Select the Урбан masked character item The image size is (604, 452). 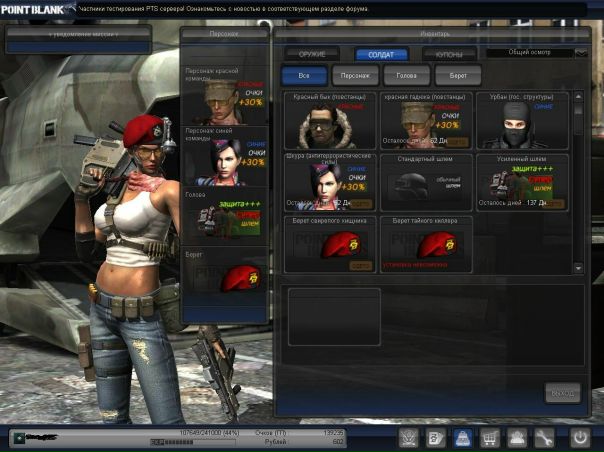[522, 121]
